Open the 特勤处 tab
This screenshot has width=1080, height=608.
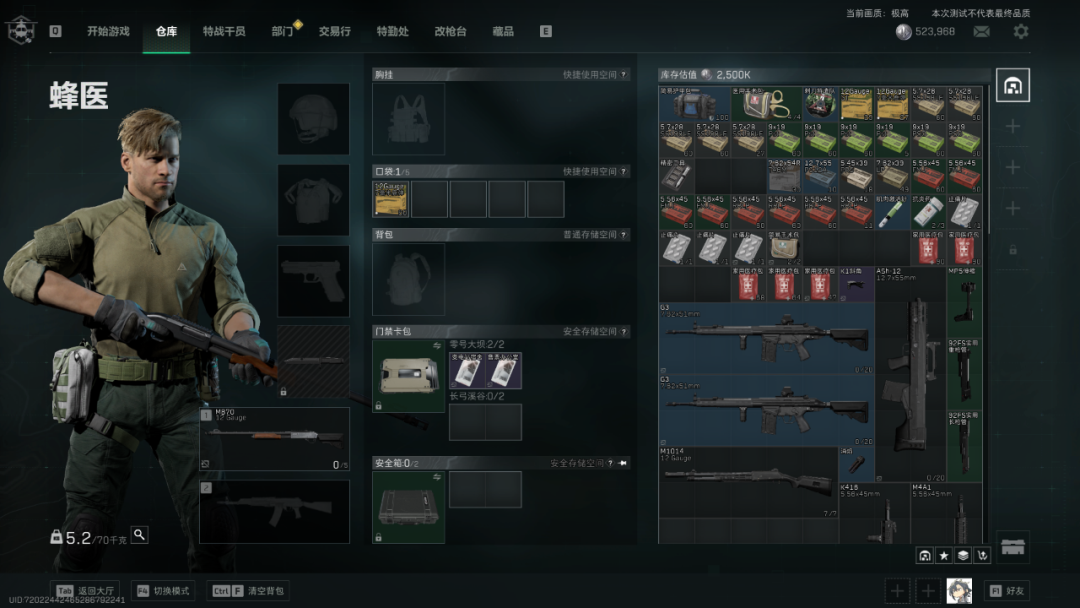point(392,31)
